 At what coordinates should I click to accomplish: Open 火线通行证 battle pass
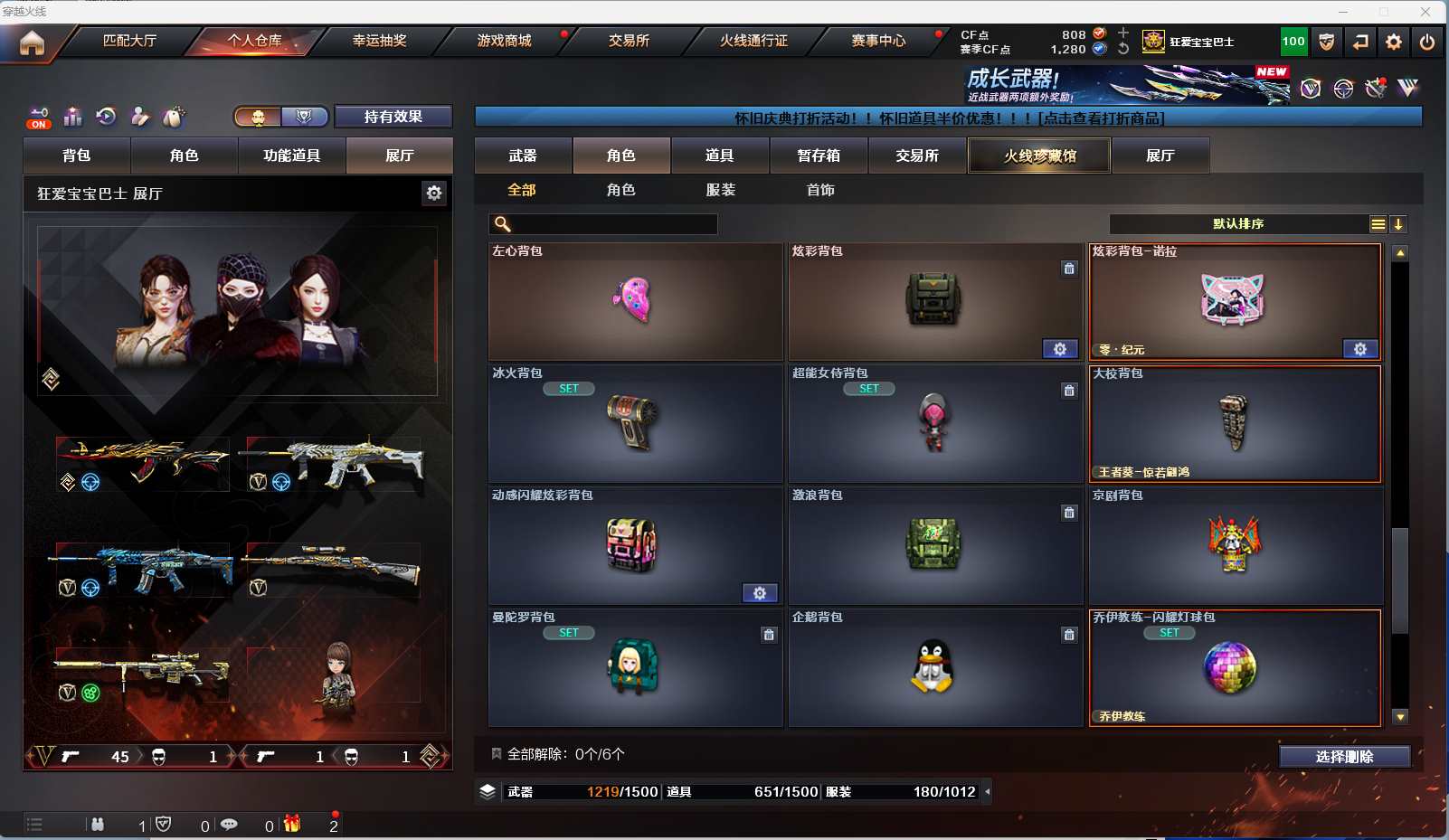[x=753, y=41]
